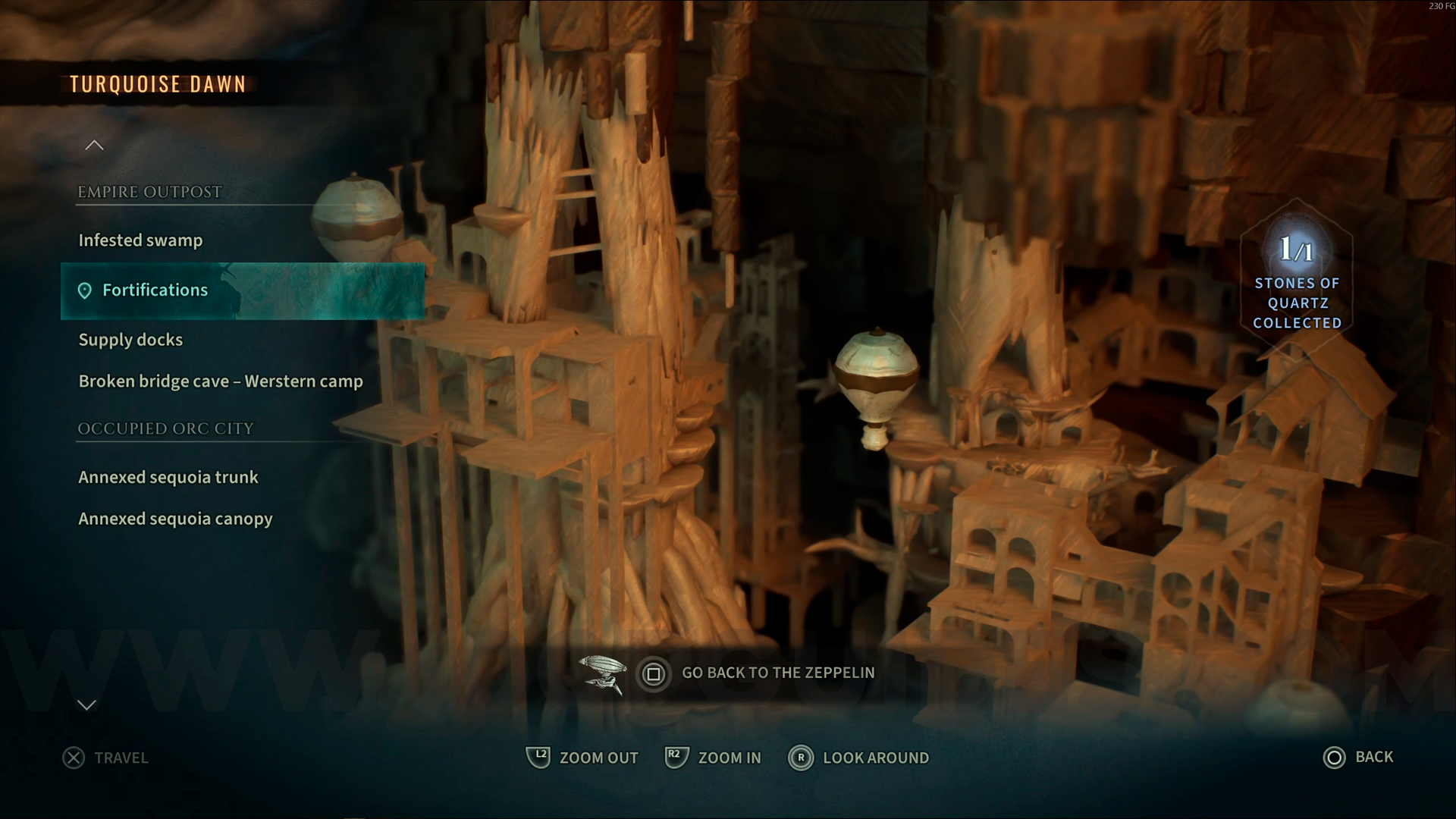The width and height of the screenshot is (1456, 819).
Task: Select the Infested swamp location
Action: coord(140,240)
